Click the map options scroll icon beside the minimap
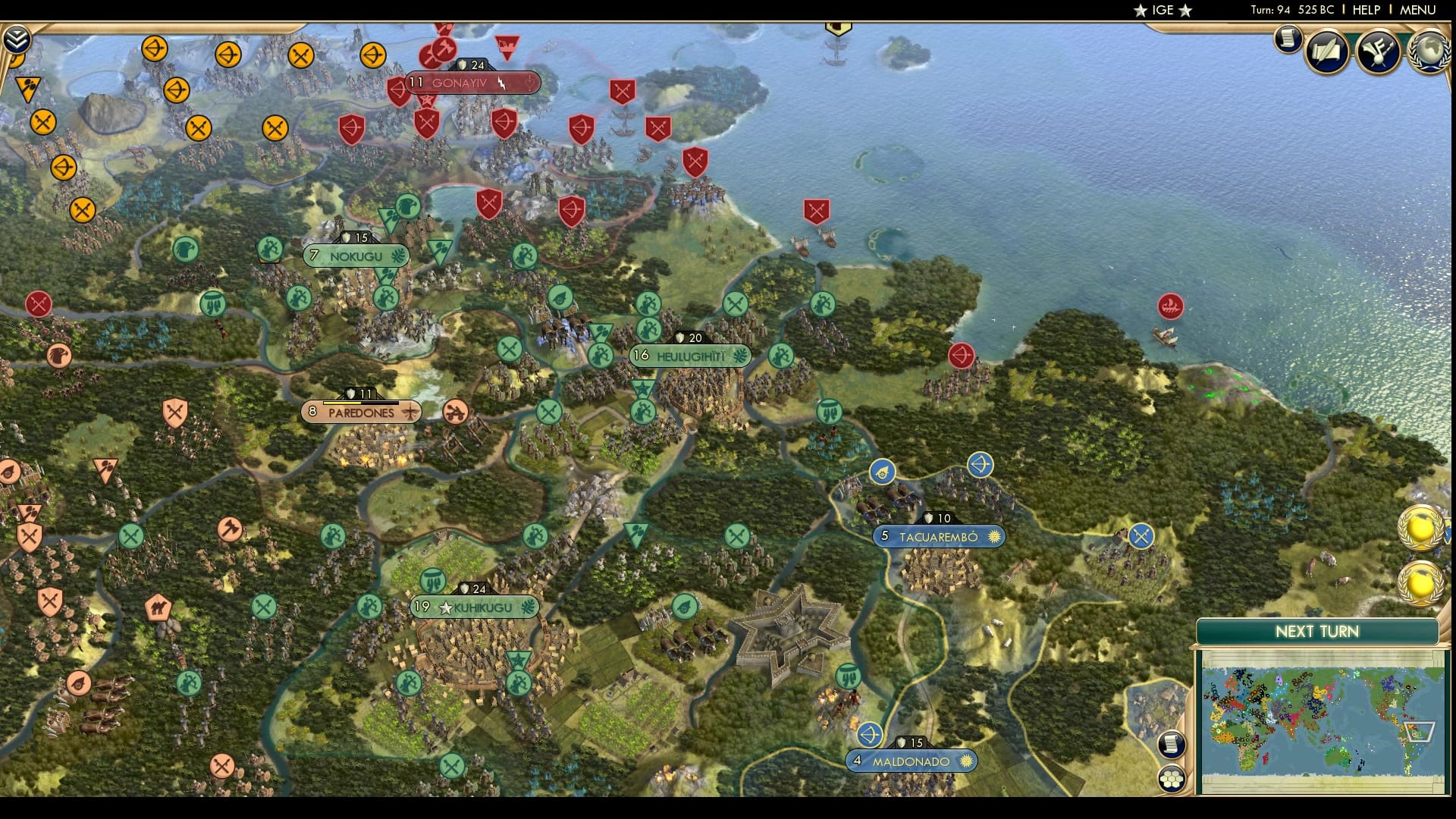1456x819 pixels. [x=1171, y=745]
